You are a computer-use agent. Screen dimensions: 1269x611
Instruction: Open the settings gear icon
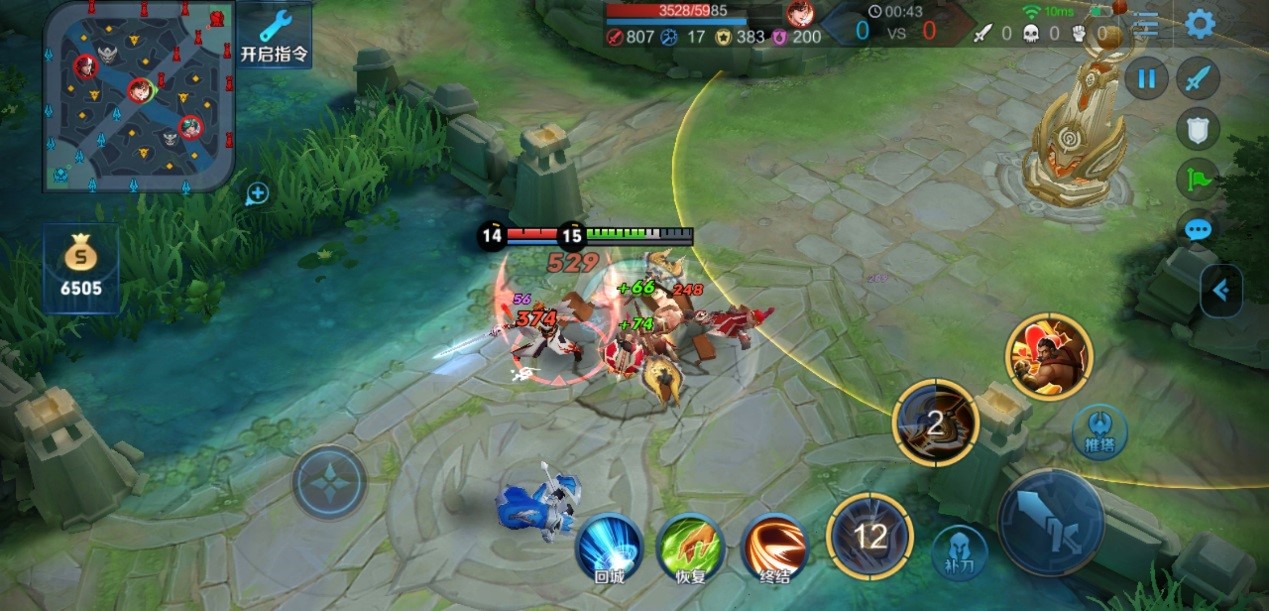point(1199,24)
